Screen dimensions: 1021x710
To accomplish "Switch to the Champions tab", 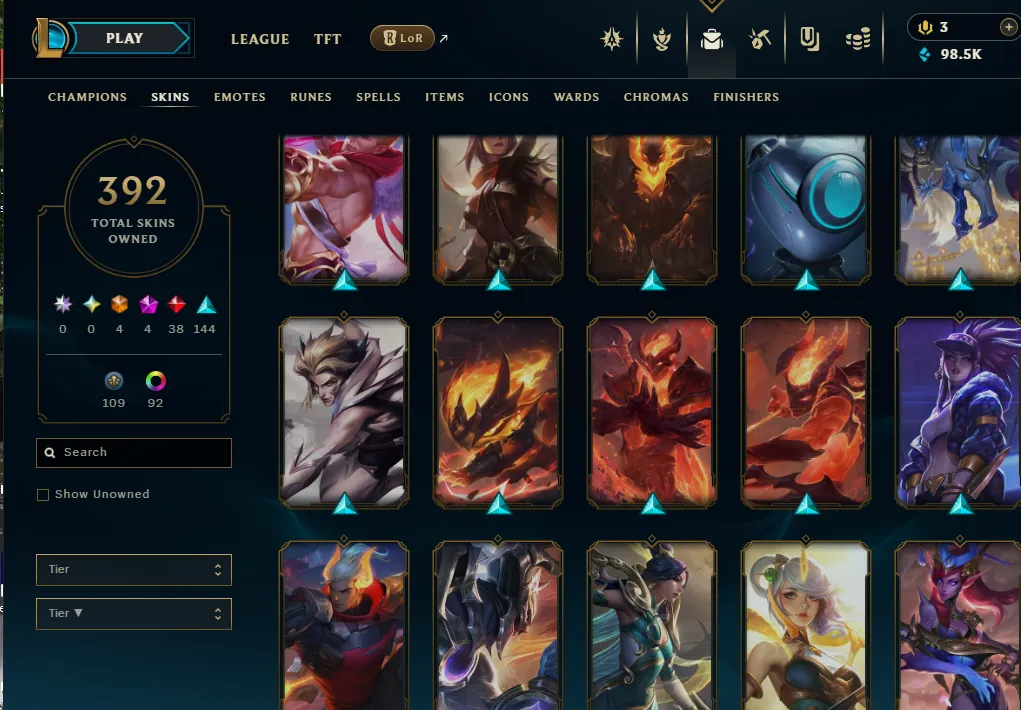I will point(87,97).
